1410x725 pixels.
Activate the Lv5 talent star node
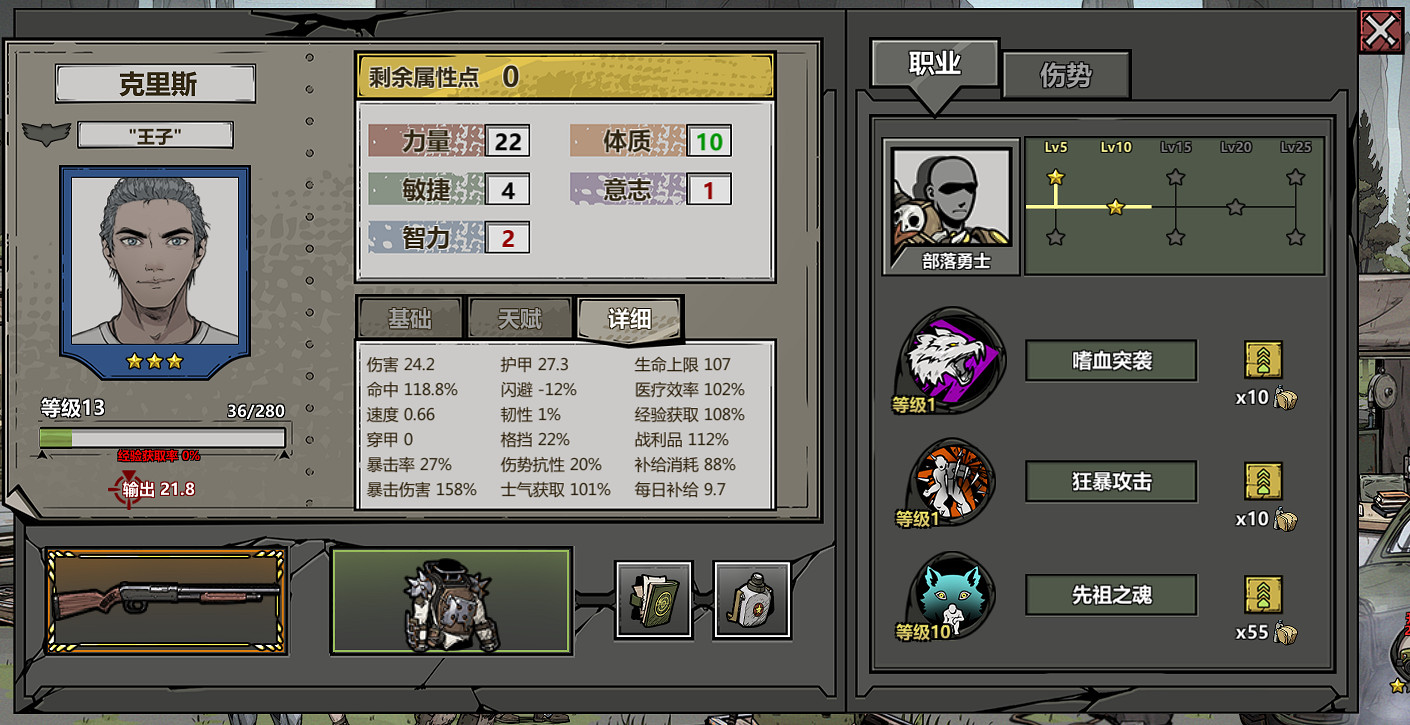[1057, 177]
